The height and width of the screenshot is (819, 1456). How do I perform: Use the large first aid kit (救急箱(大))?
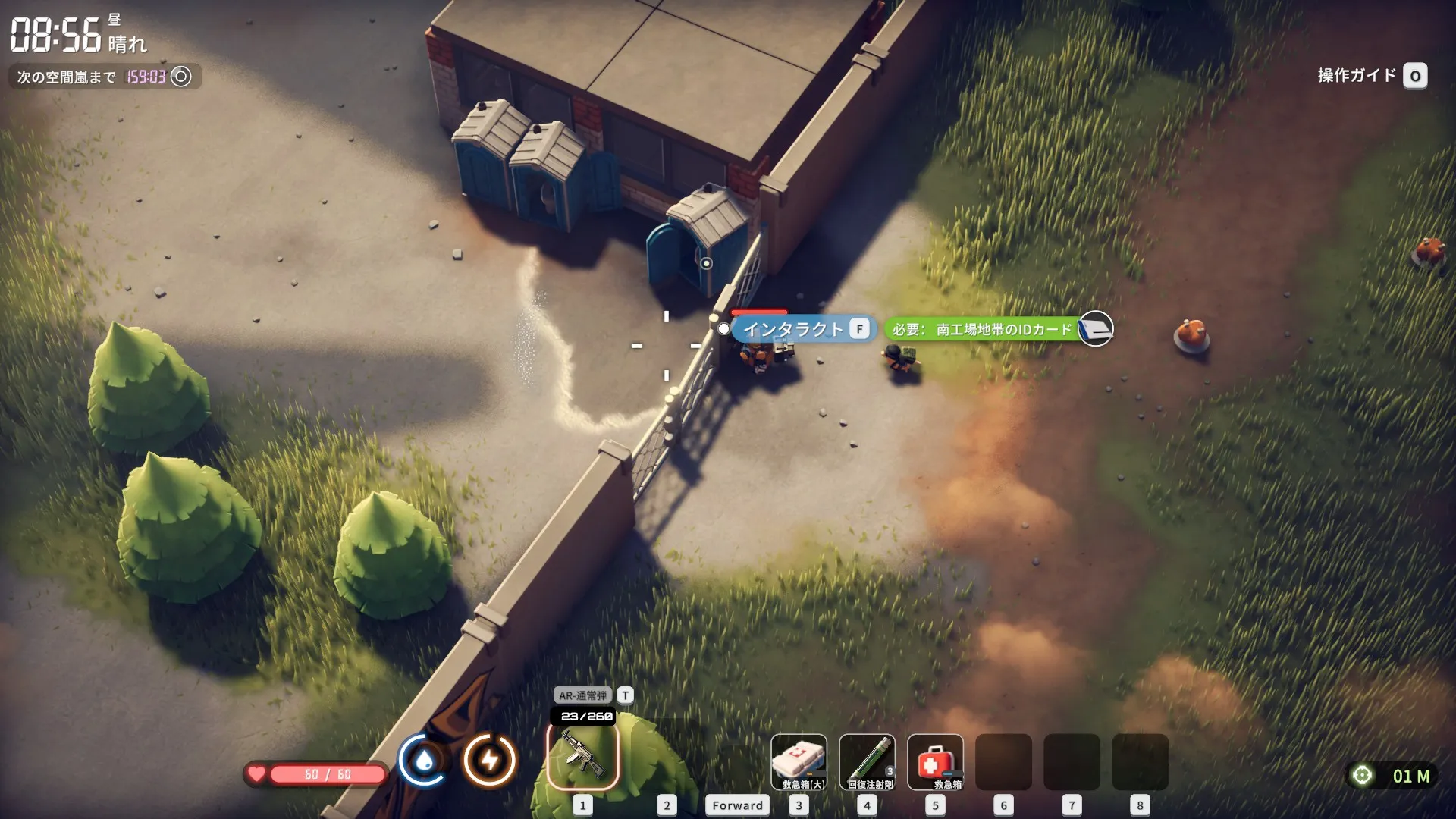(x=799, y=762)
